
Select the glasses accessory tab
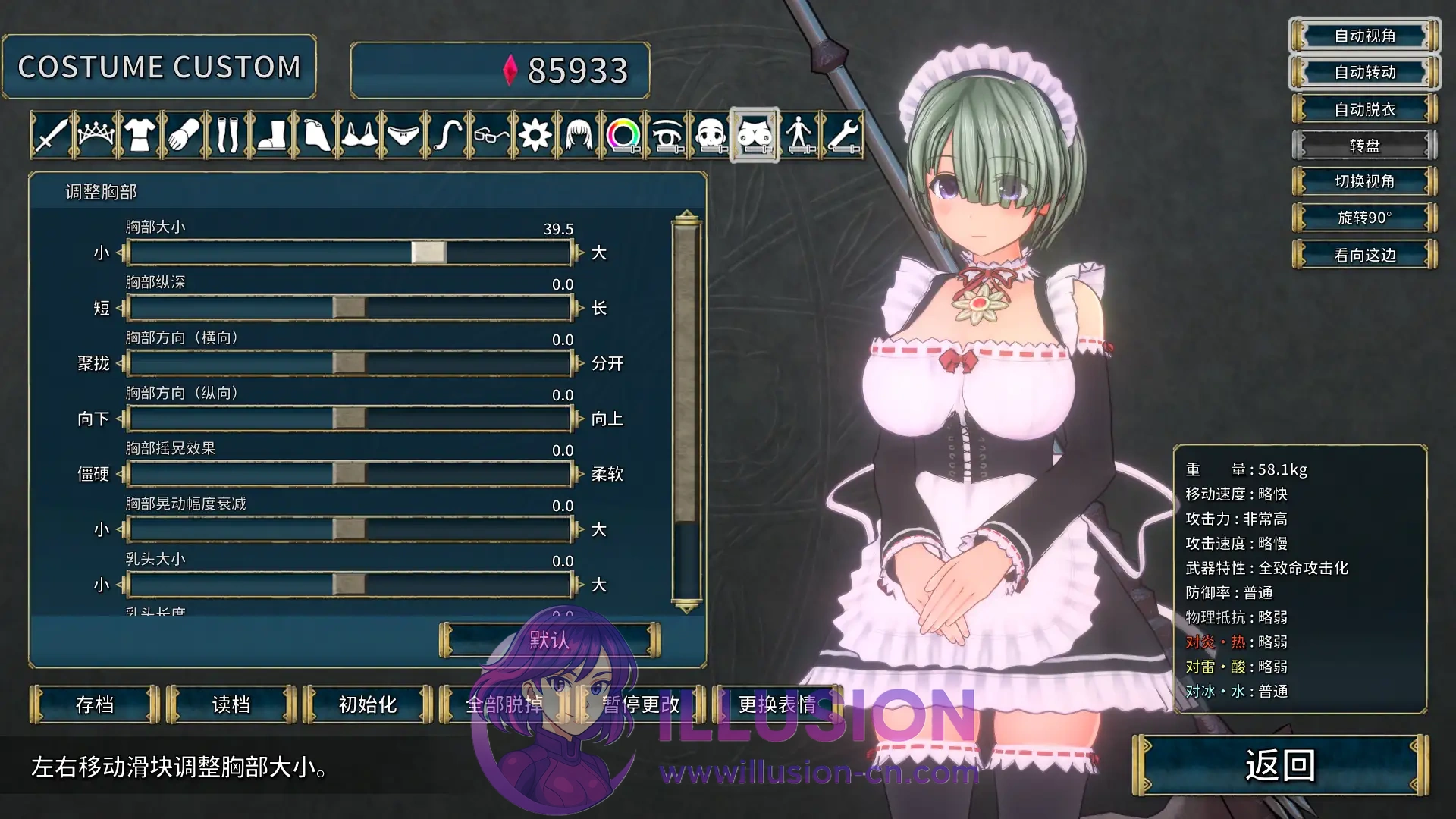click(491, 136)
